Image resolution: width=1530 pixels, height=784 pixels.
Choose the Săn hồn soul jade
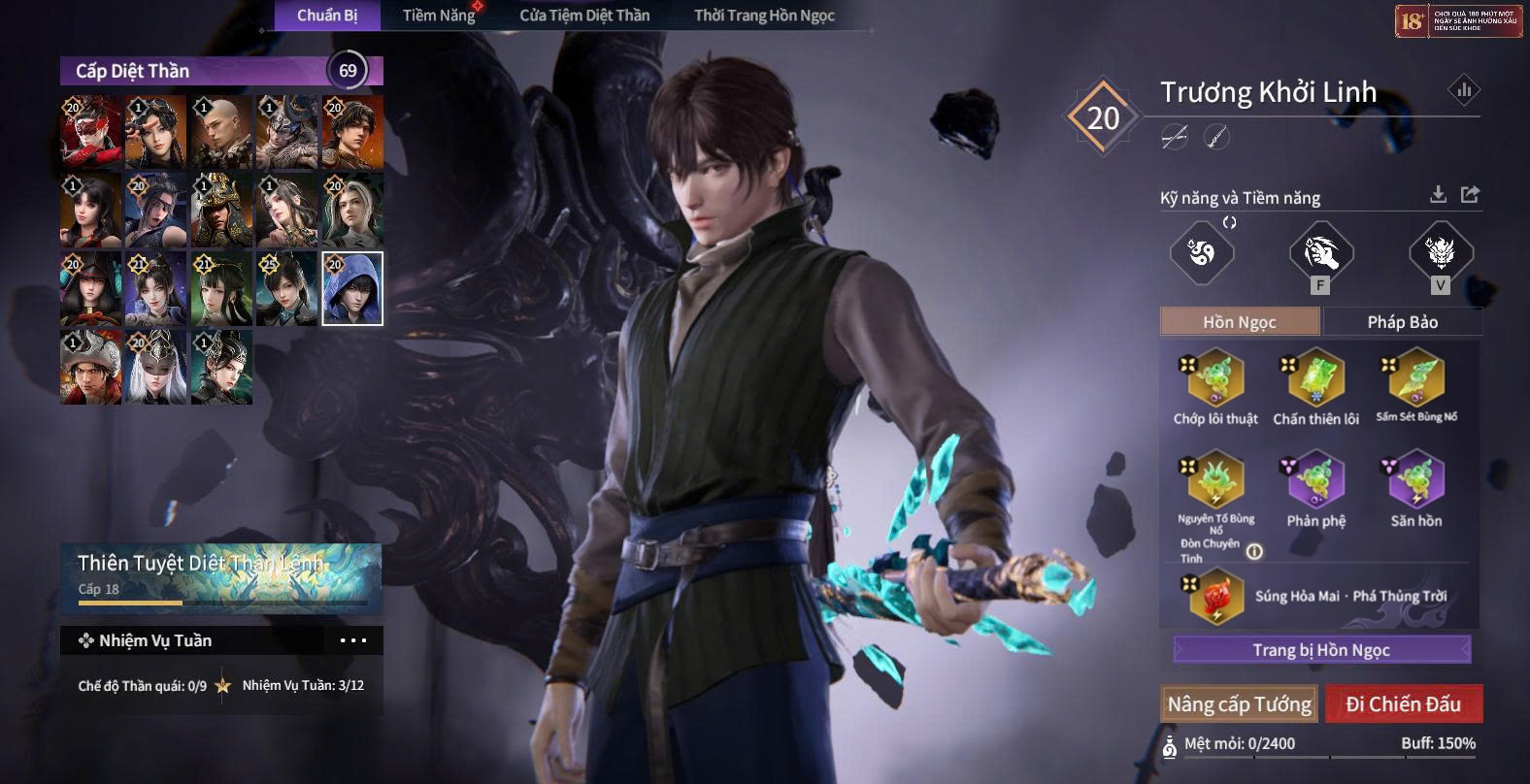tap(1415, 479)
